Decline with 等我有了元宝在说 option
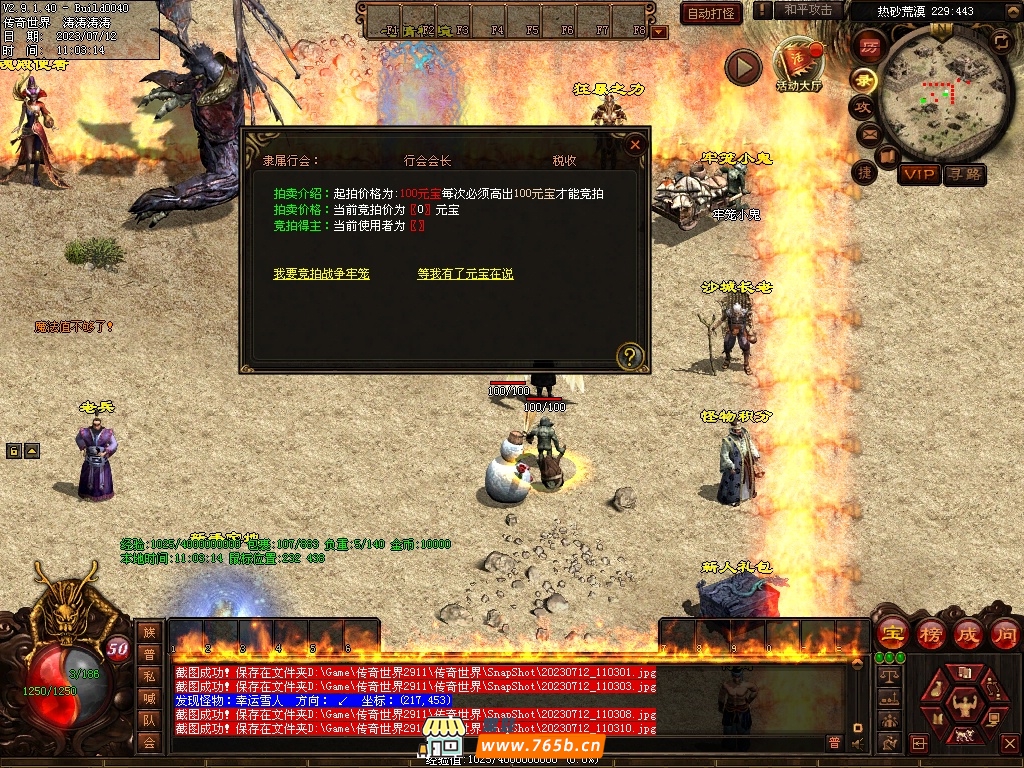 465,274
